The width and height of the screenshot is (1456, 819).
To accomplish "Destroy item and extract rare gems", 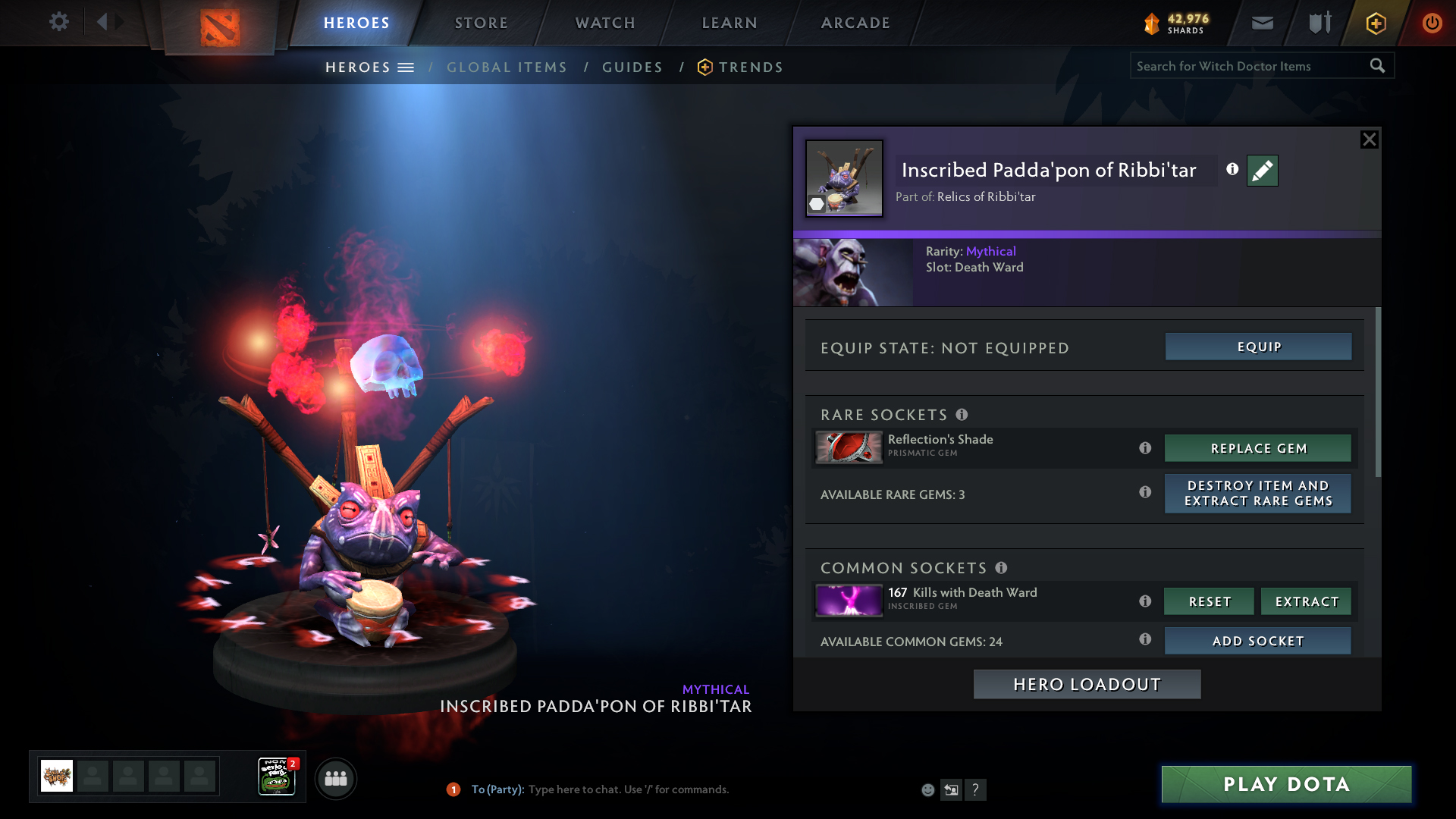I will click(x=1258, y=494).
